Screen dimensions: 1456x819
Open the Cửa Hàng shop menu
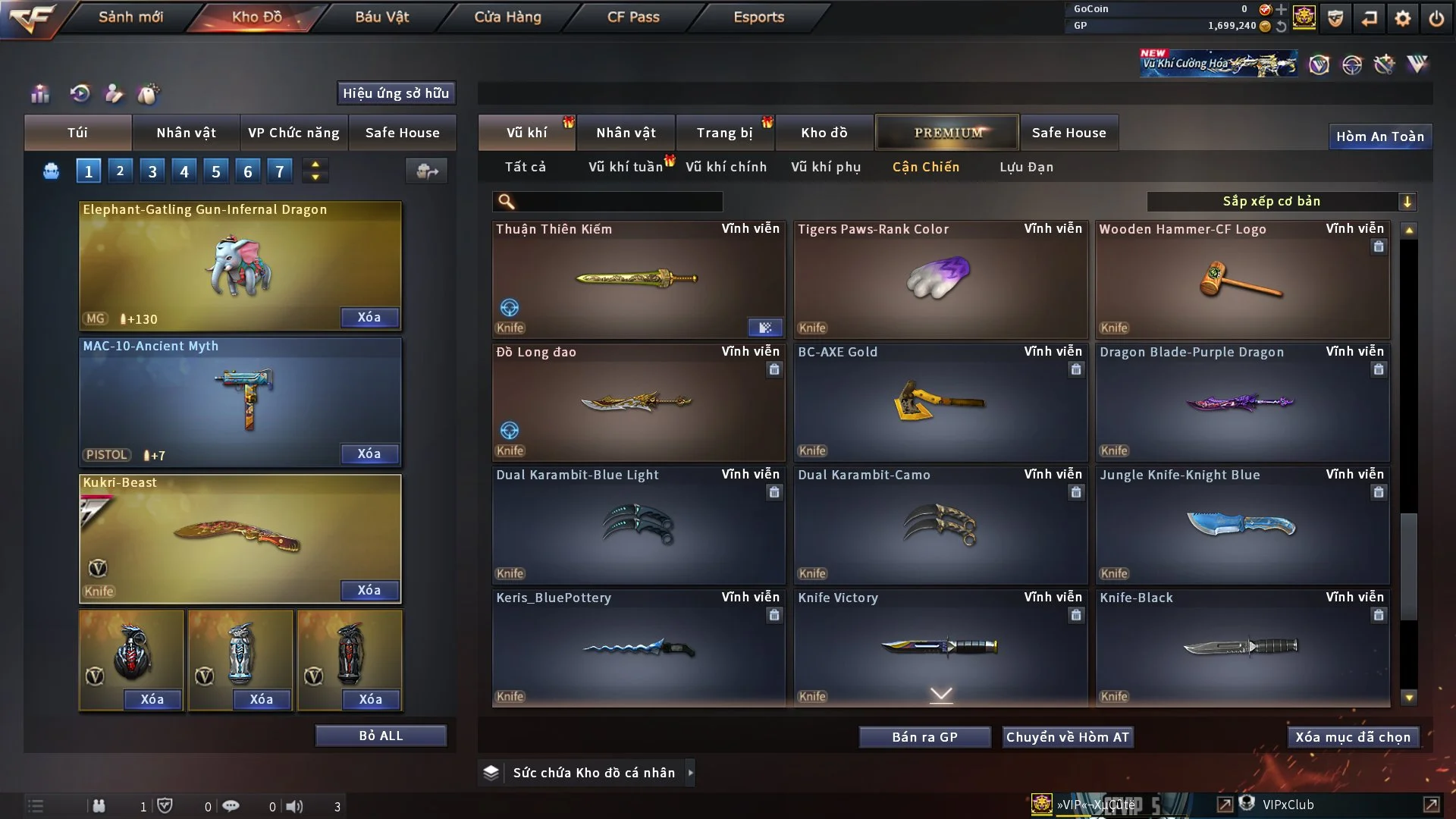(x=507, y=17)
